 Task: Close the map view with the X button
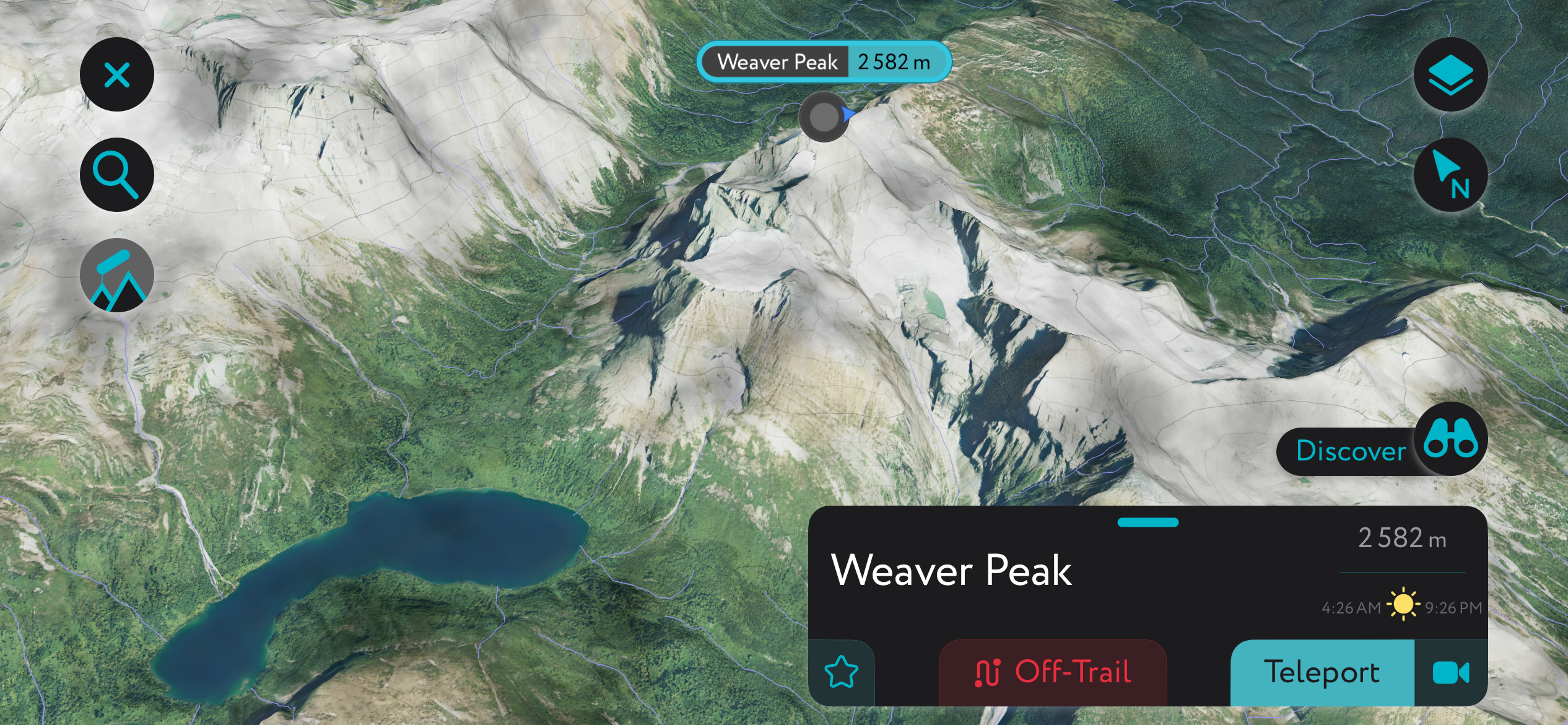(117, 75)
